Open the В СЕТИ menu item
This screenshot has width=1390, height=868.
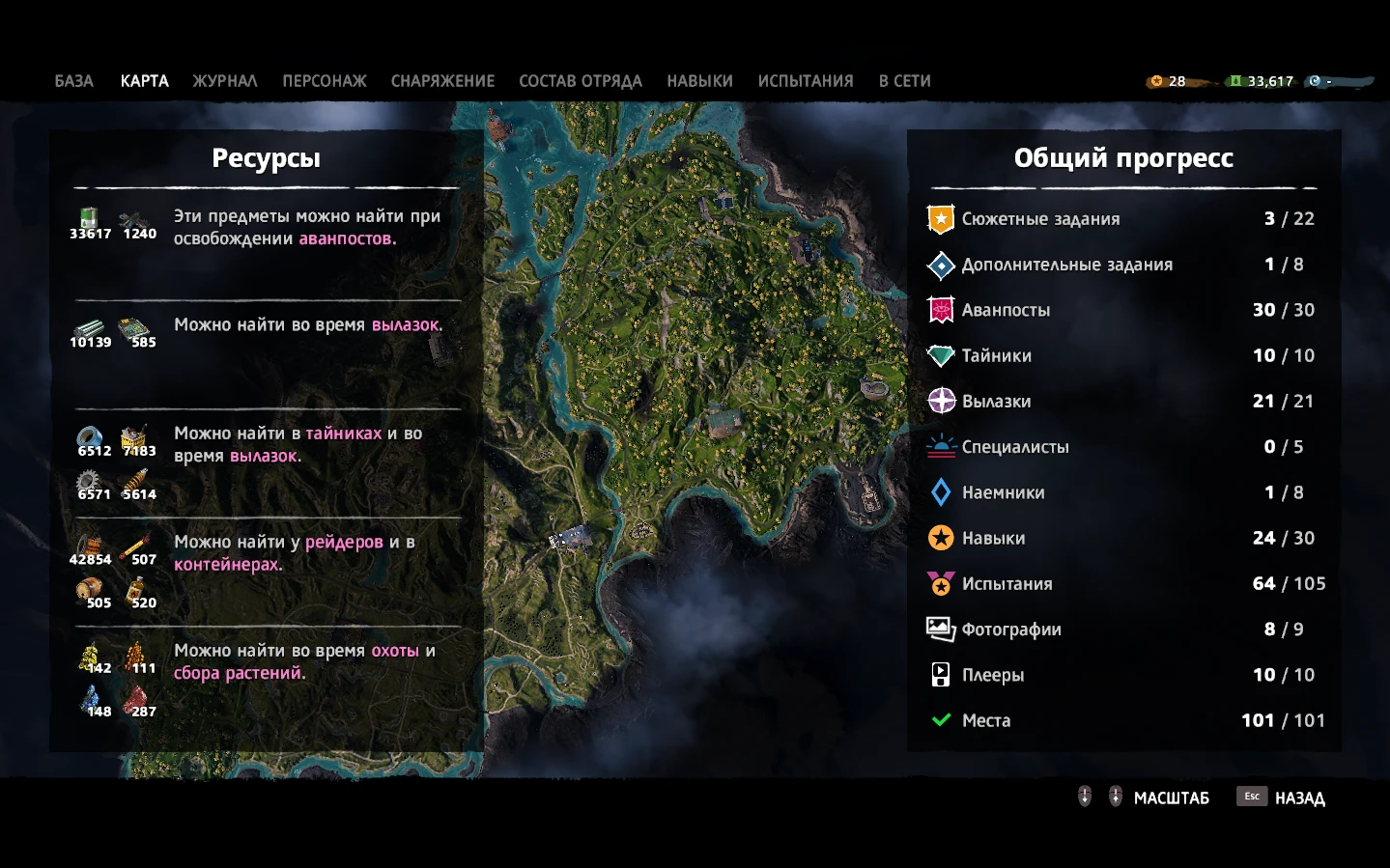point(903,81)
